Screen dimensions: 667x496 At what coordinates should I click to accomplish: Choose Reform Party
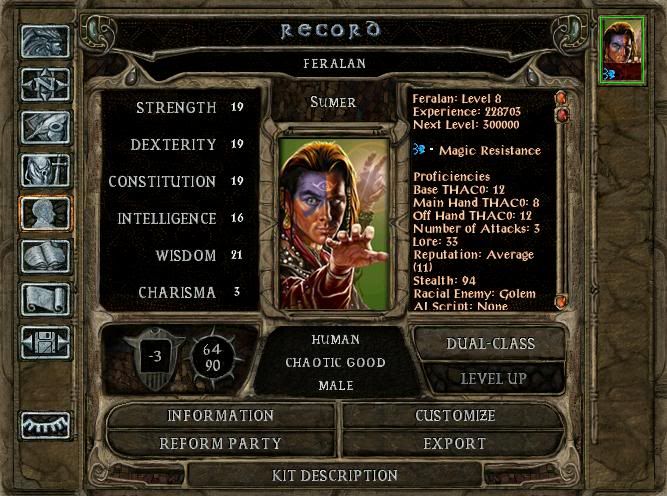coord(220,443)
